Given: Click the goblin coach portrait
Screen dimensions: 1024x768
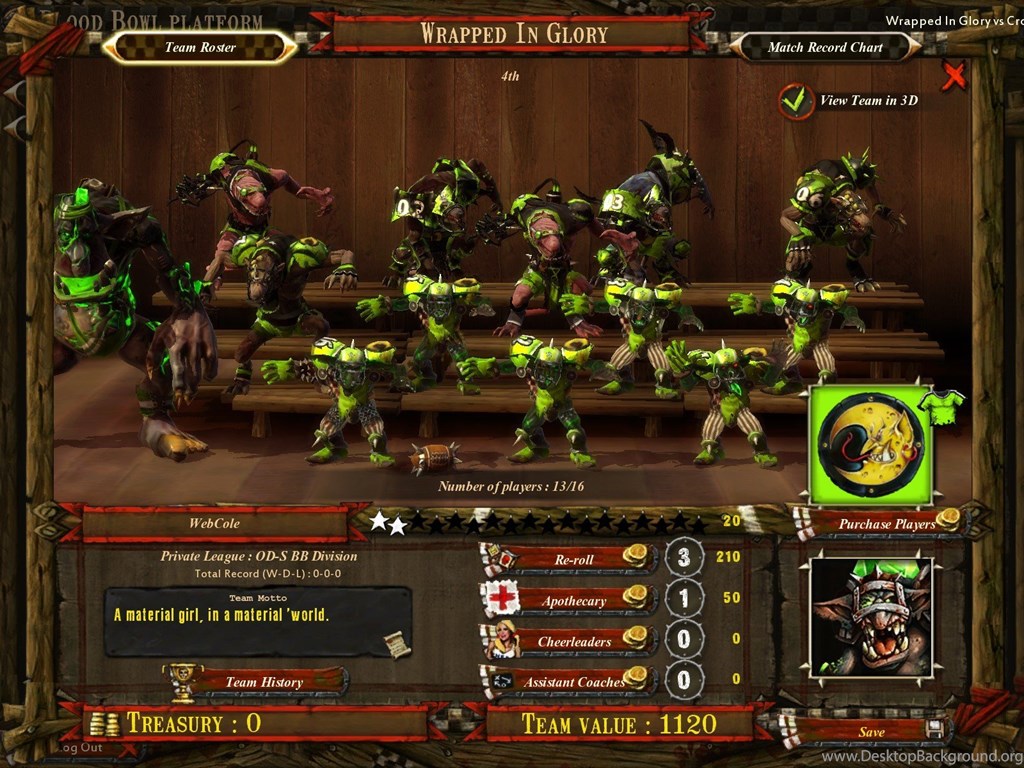Looking at the screenshot, I should coord(870,618).
